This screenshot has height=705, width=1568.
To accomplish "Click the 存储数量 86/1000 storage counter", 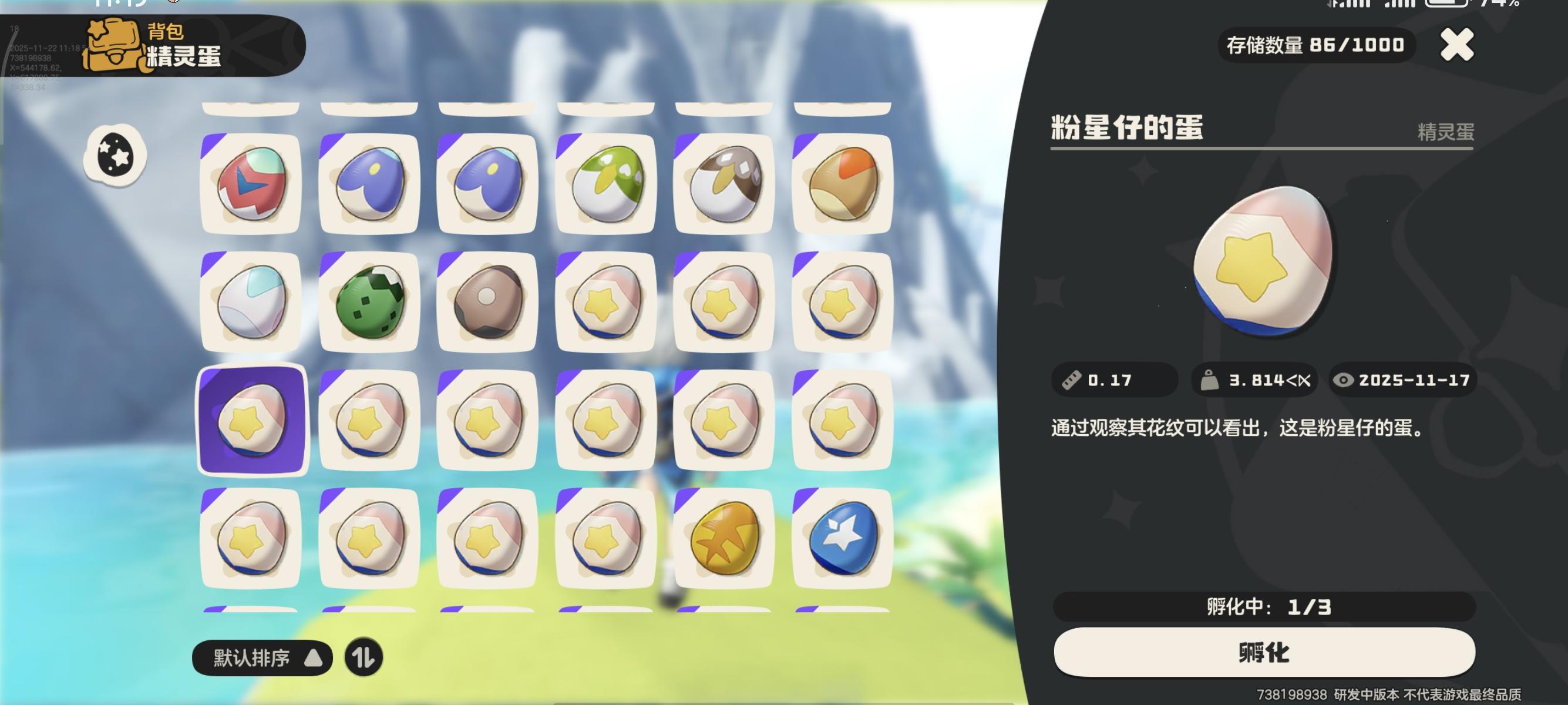I will (x=1316, y=44).
